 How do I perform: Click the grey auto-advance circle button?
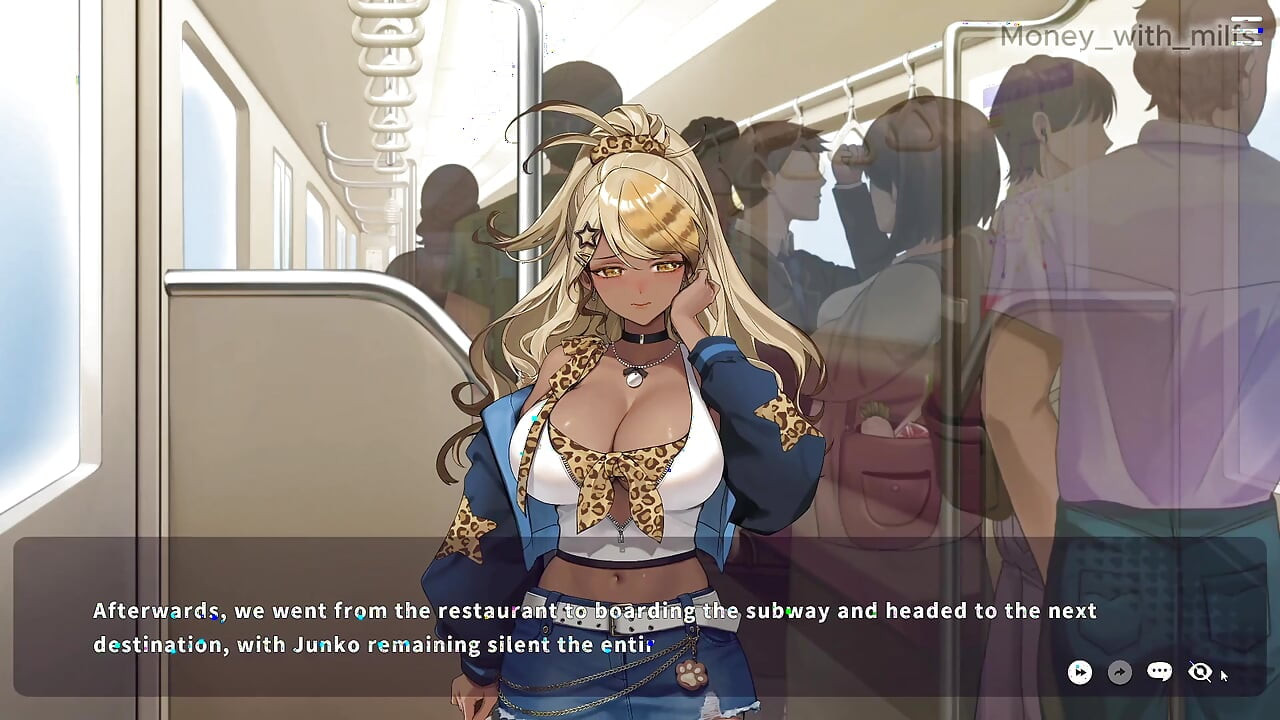click(x=1120, y=672)
